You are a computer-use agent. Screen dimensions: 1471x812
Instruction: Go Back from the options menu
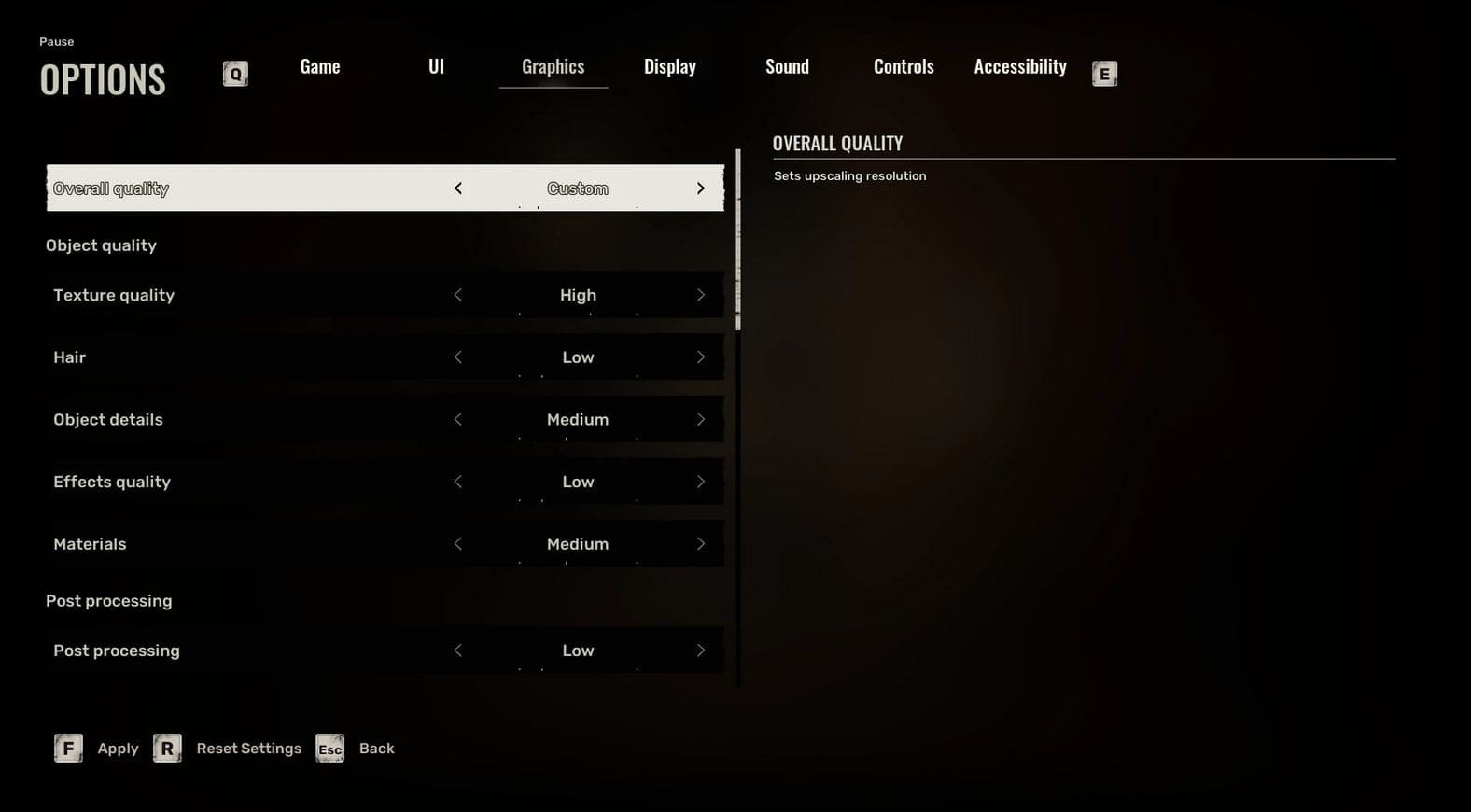click(376, 749)
